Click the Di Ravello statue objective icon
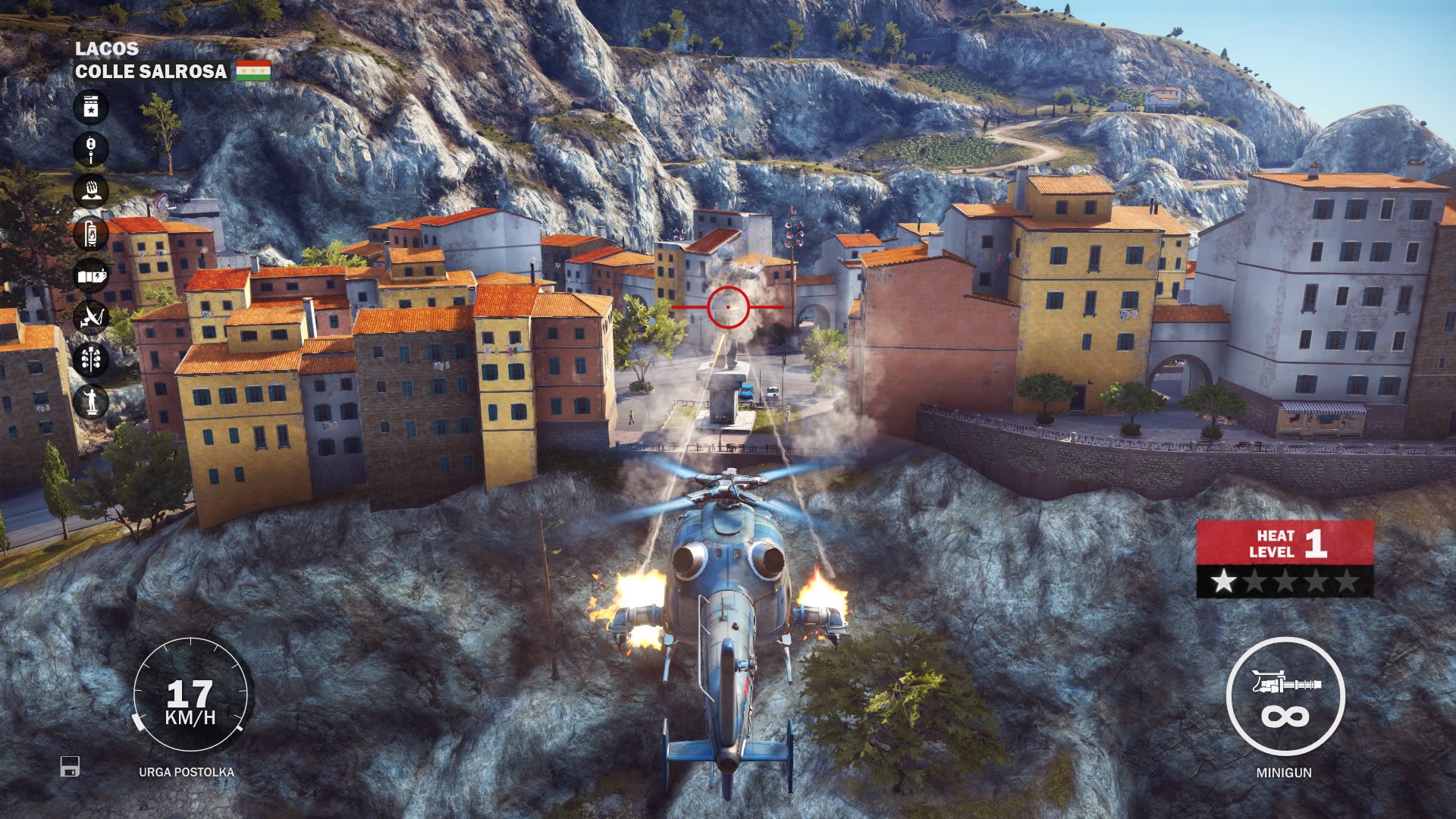Screen dimensions: 1456x819 pos(89,402)
